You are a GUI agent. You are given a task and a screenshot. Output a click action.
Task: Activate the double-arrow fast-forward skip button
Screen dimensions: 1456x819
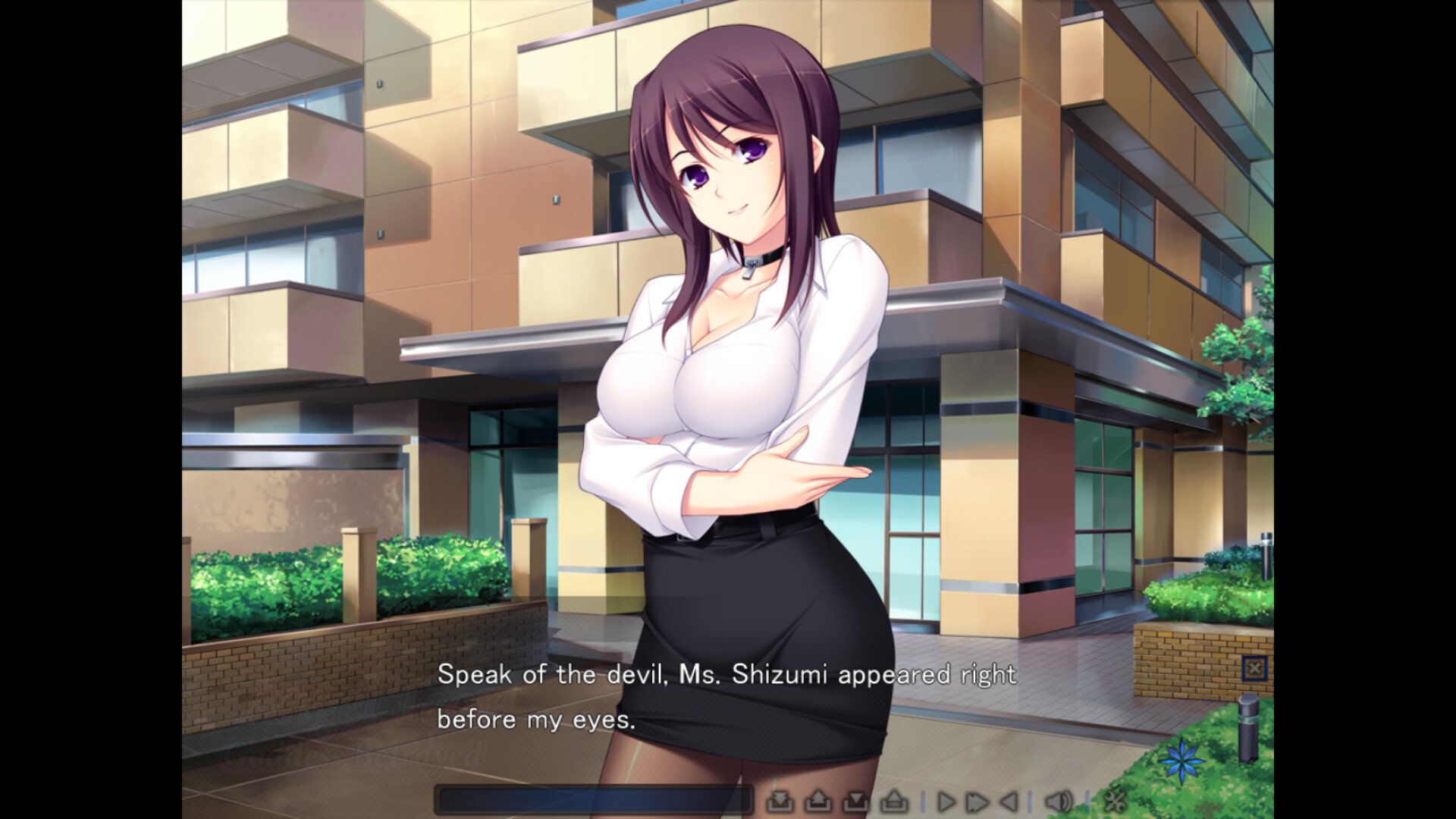point(977,801)
